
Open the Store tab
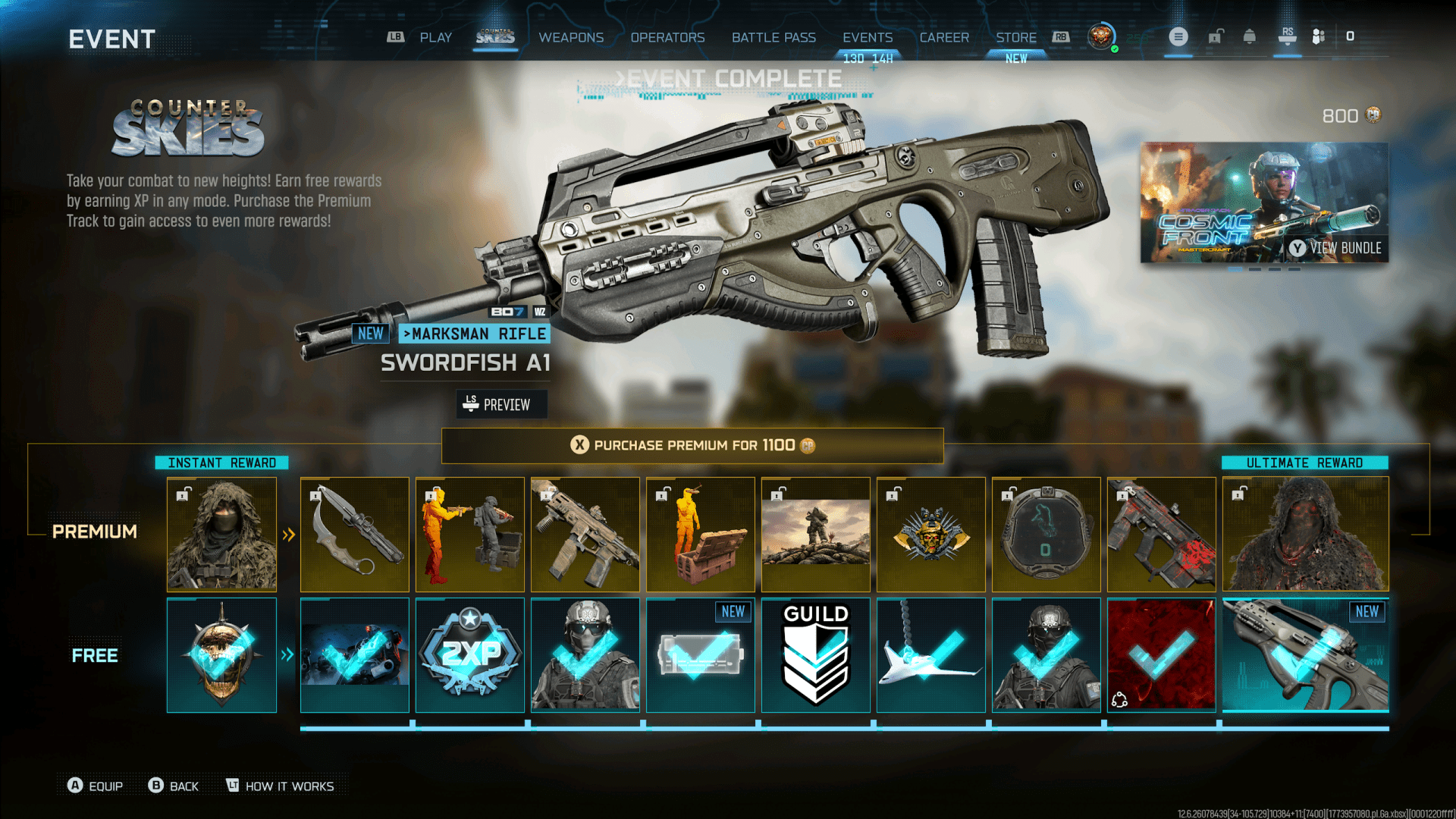[1015, 37]
